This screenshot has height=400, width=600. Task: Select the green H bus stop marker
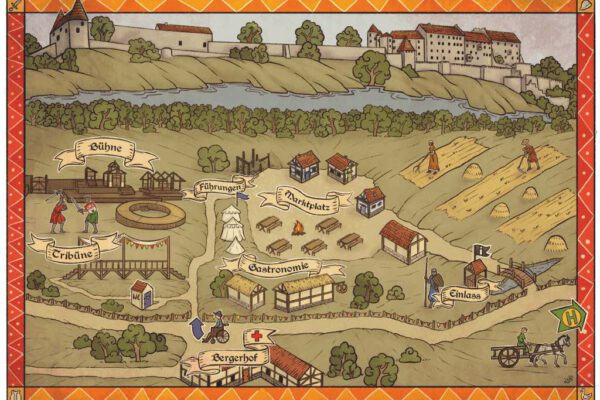[x=571, y=316]
